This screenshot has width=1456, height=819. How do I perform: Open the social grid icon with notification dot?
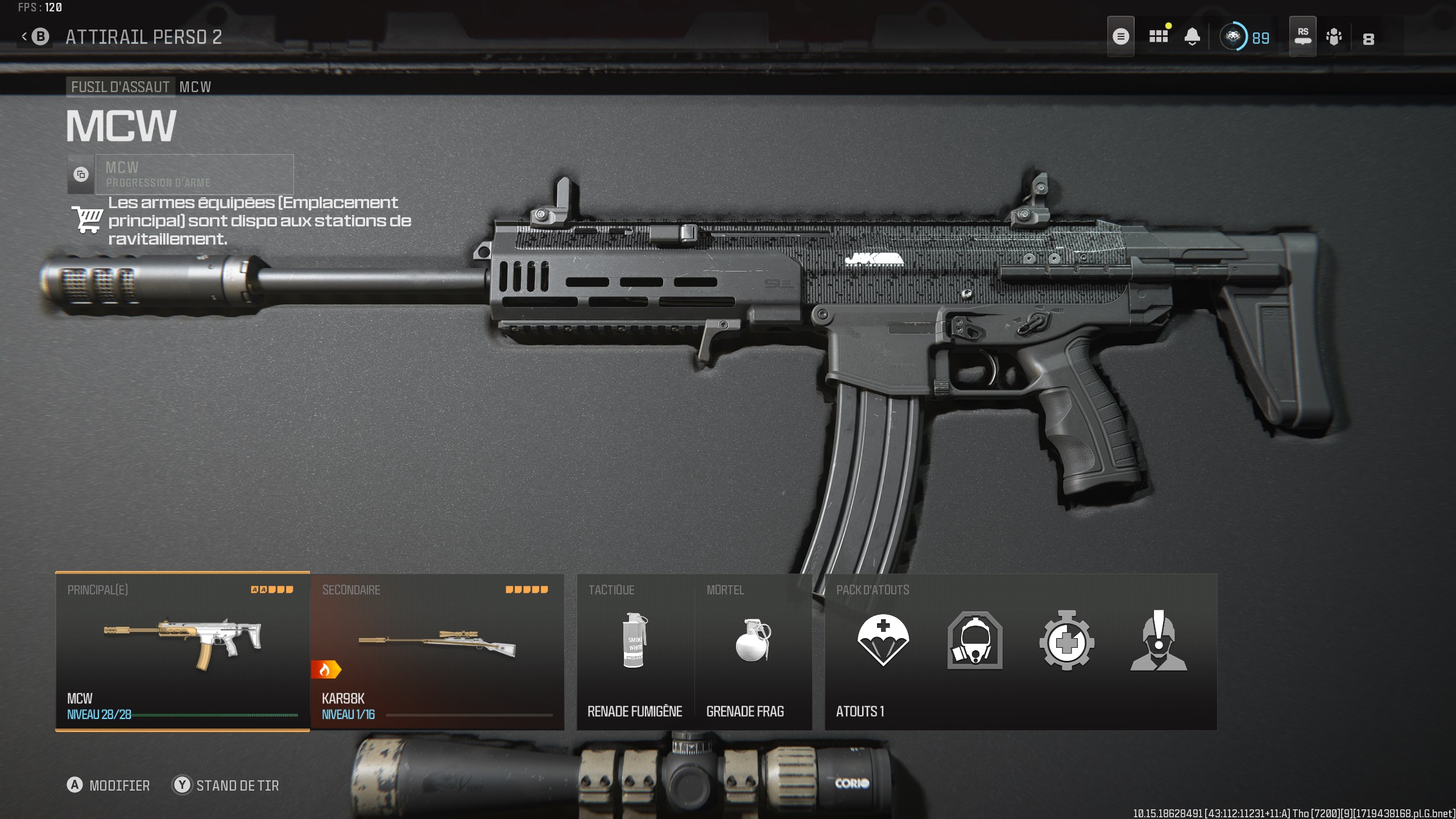(x=1159, y=36)
